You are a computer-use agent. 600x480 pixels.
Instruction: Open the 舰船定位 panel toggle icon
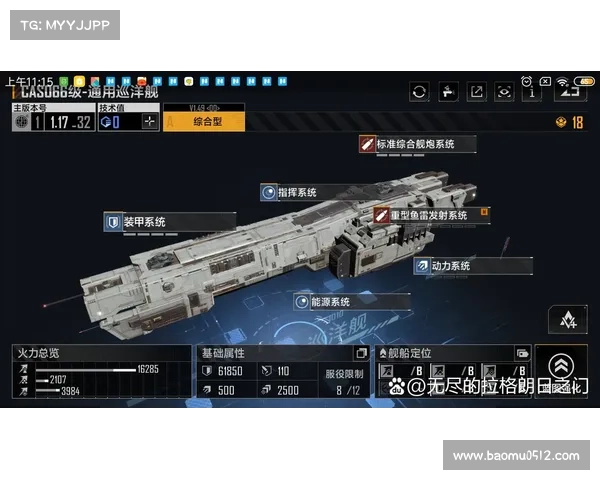(522, 353)
